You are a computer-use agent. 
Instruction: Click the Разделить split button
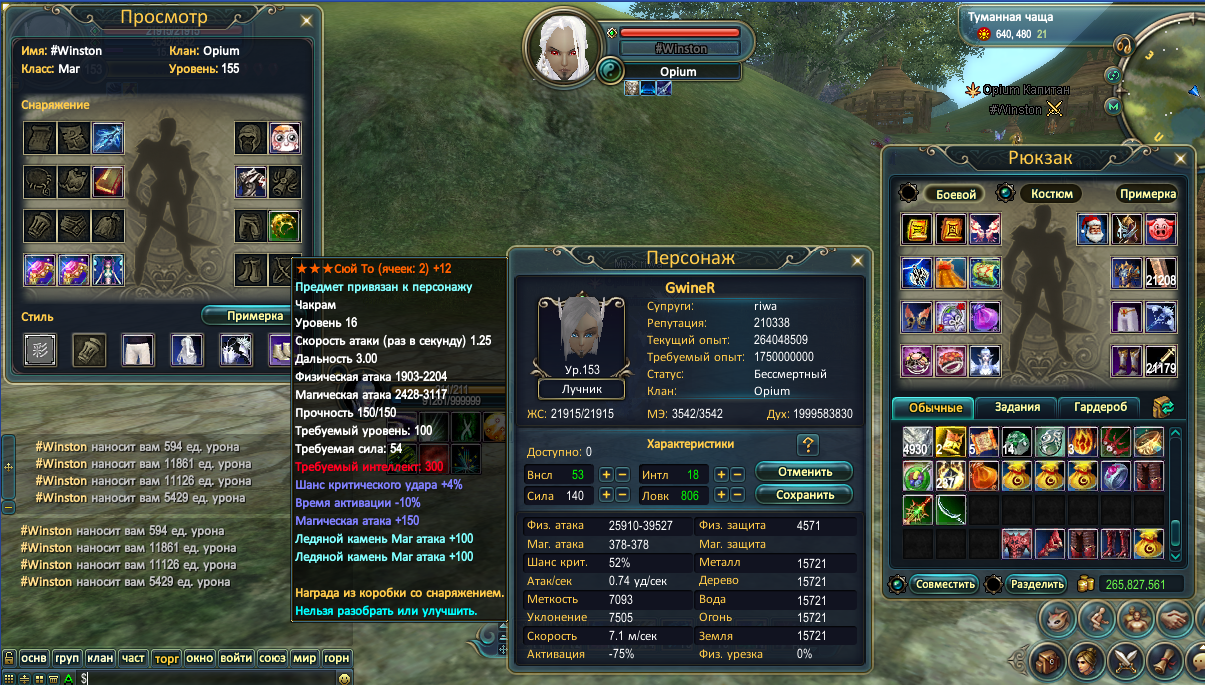(x=1036, y=584)
